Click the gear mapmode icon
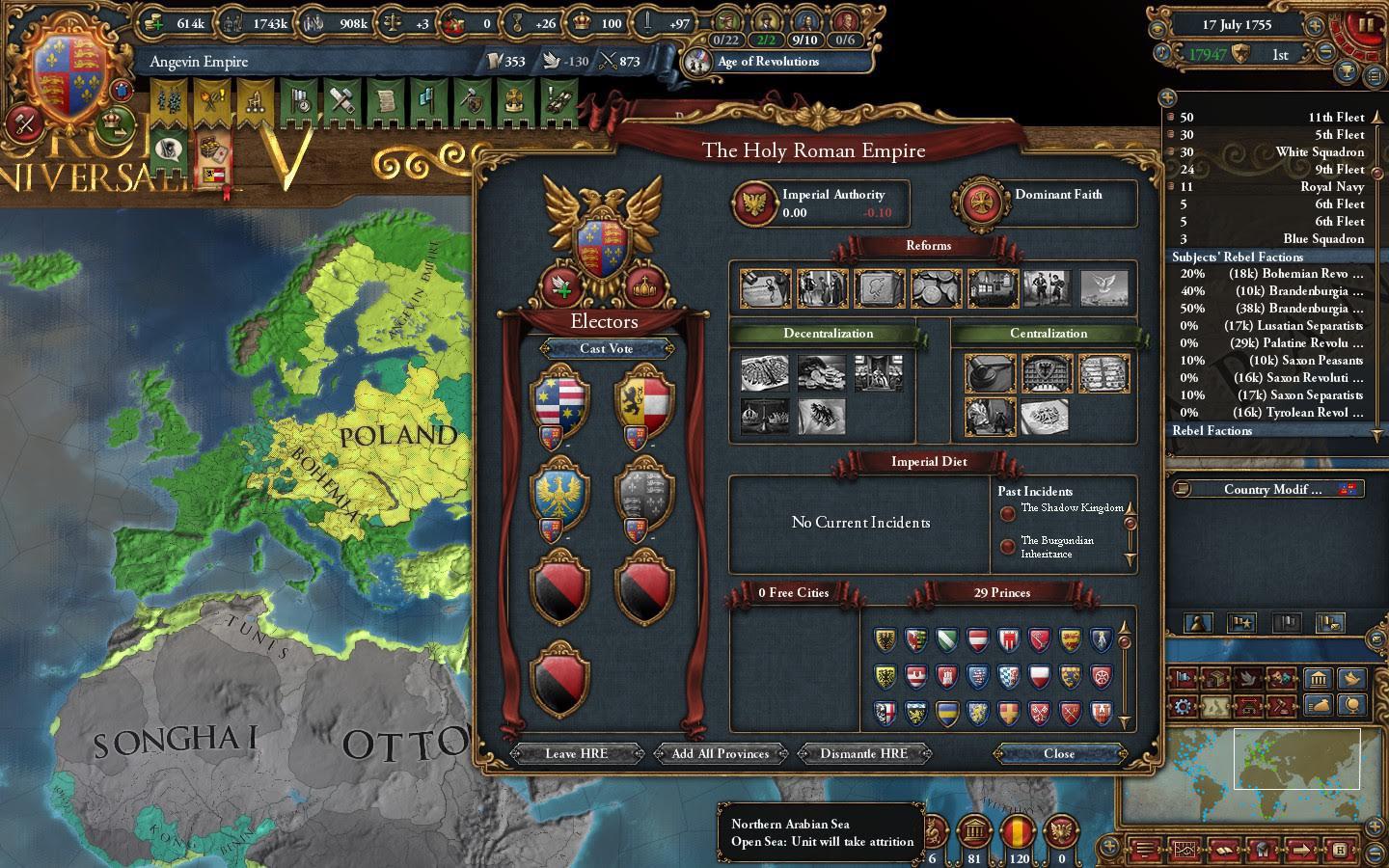The width and height of the screenshot is (1389, 868). [1184, 706]
